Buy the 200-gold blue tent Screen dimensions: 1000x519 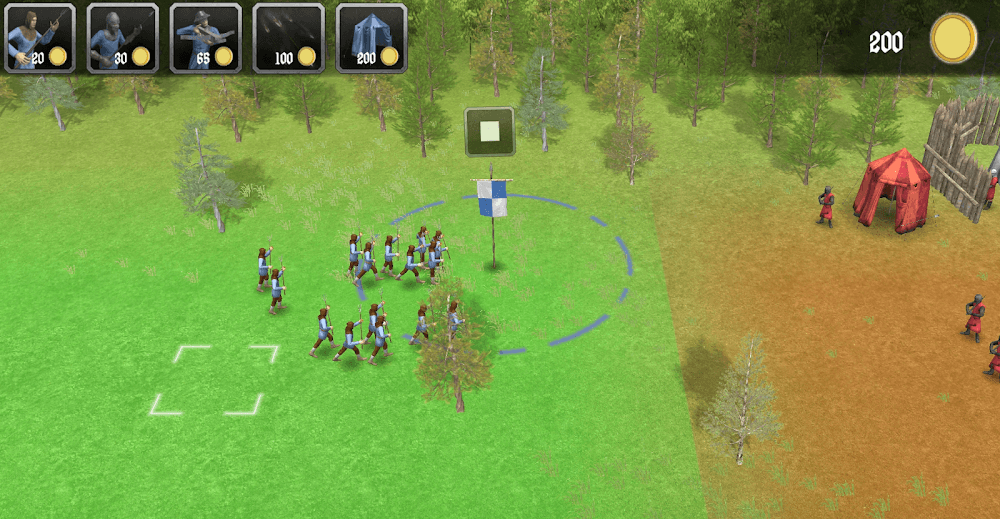pos(371,38)
